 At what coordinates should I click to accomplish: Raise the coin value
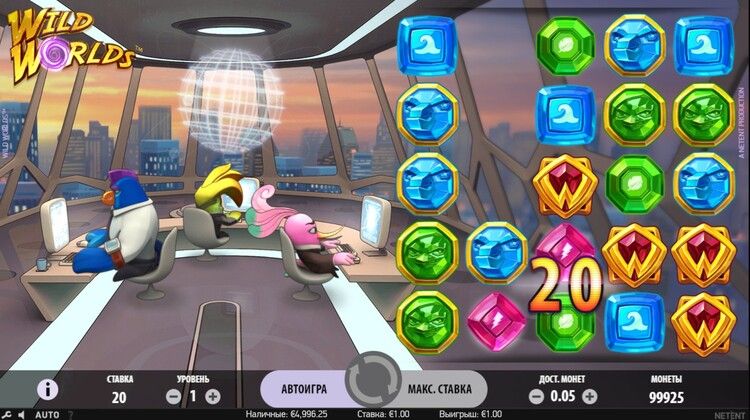point(590,397)
